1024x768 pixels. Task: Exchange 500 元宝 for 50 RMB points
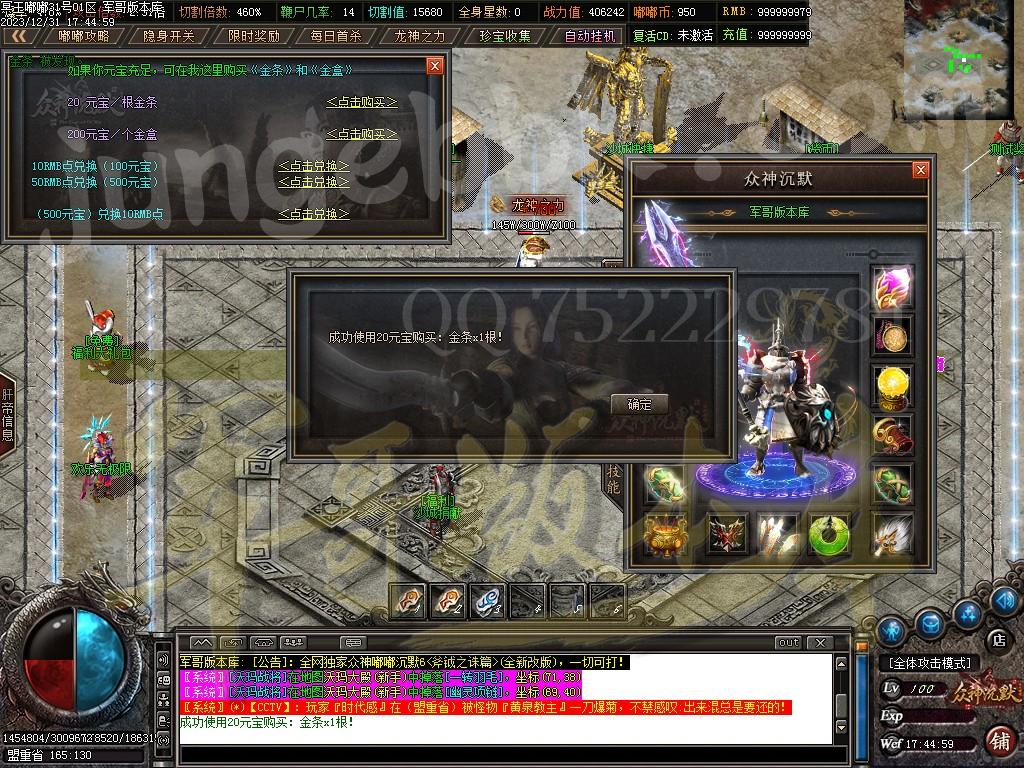point(313,182)
